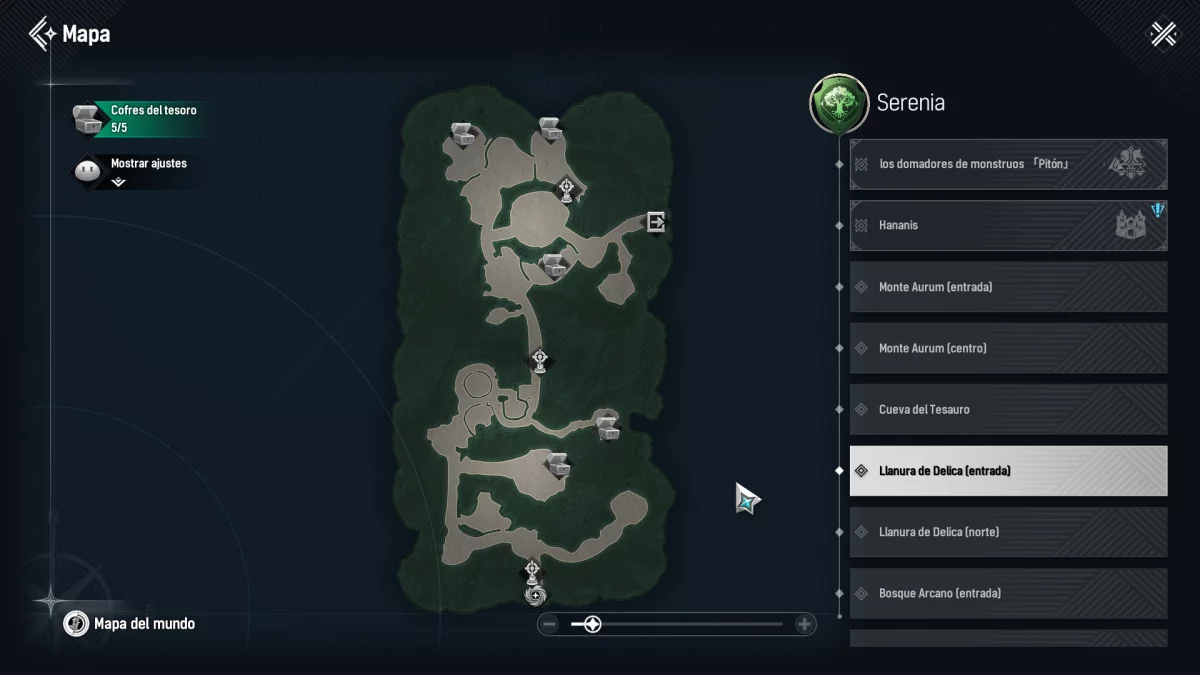Click the Cofres del tesoro chest counter

click(x=140, y=118)
